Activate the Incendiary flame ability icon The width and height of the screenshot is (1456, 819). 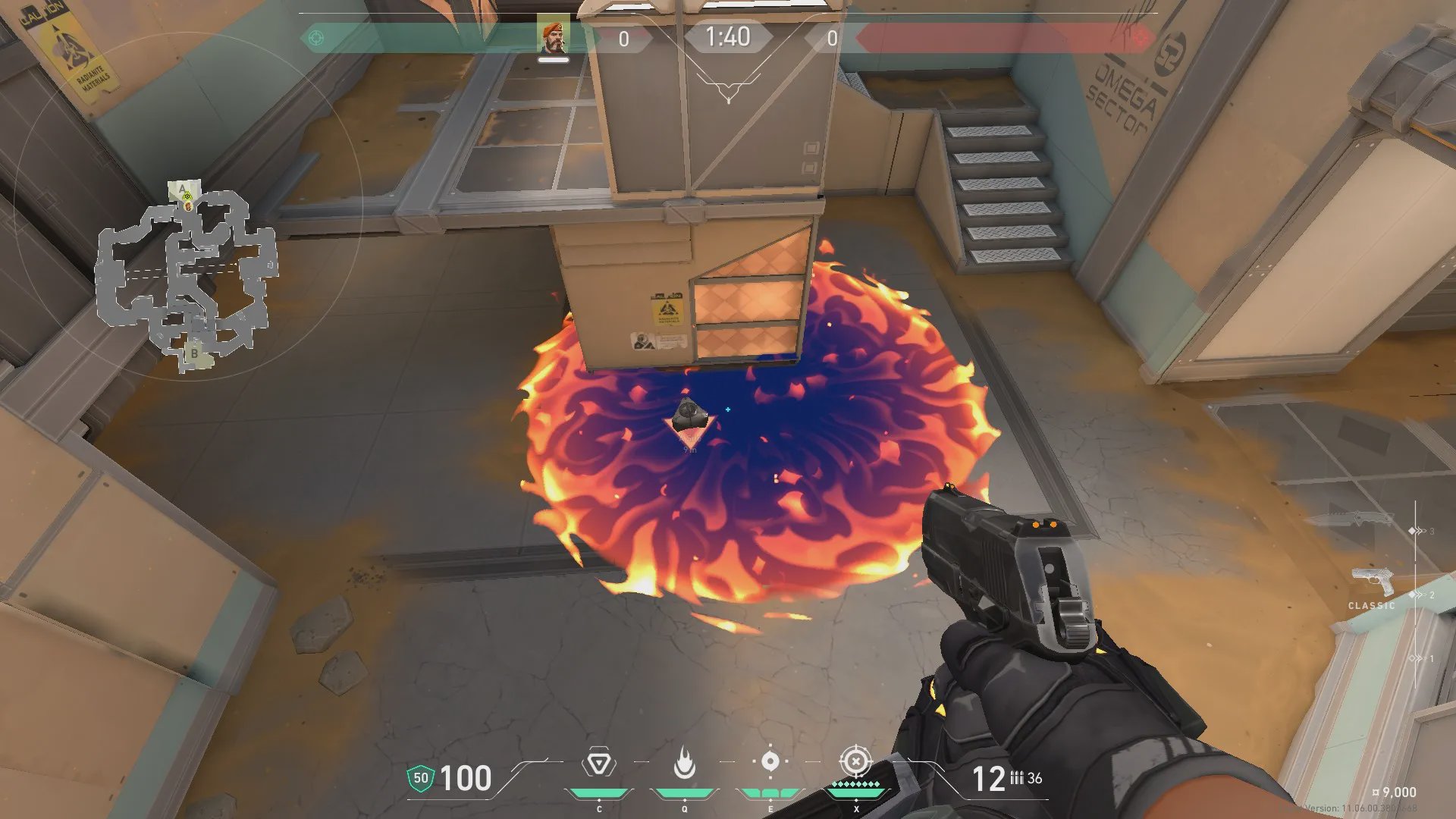coord(684,763)
